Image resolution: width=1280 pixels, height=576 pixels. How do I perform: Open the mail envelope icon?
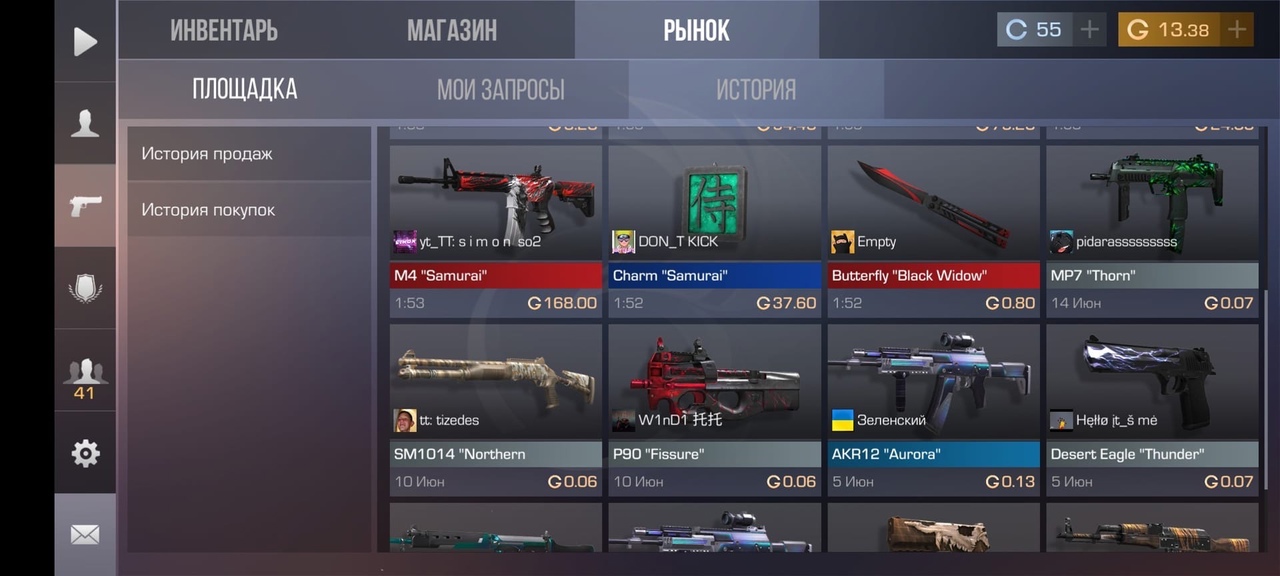coord(85,535)
